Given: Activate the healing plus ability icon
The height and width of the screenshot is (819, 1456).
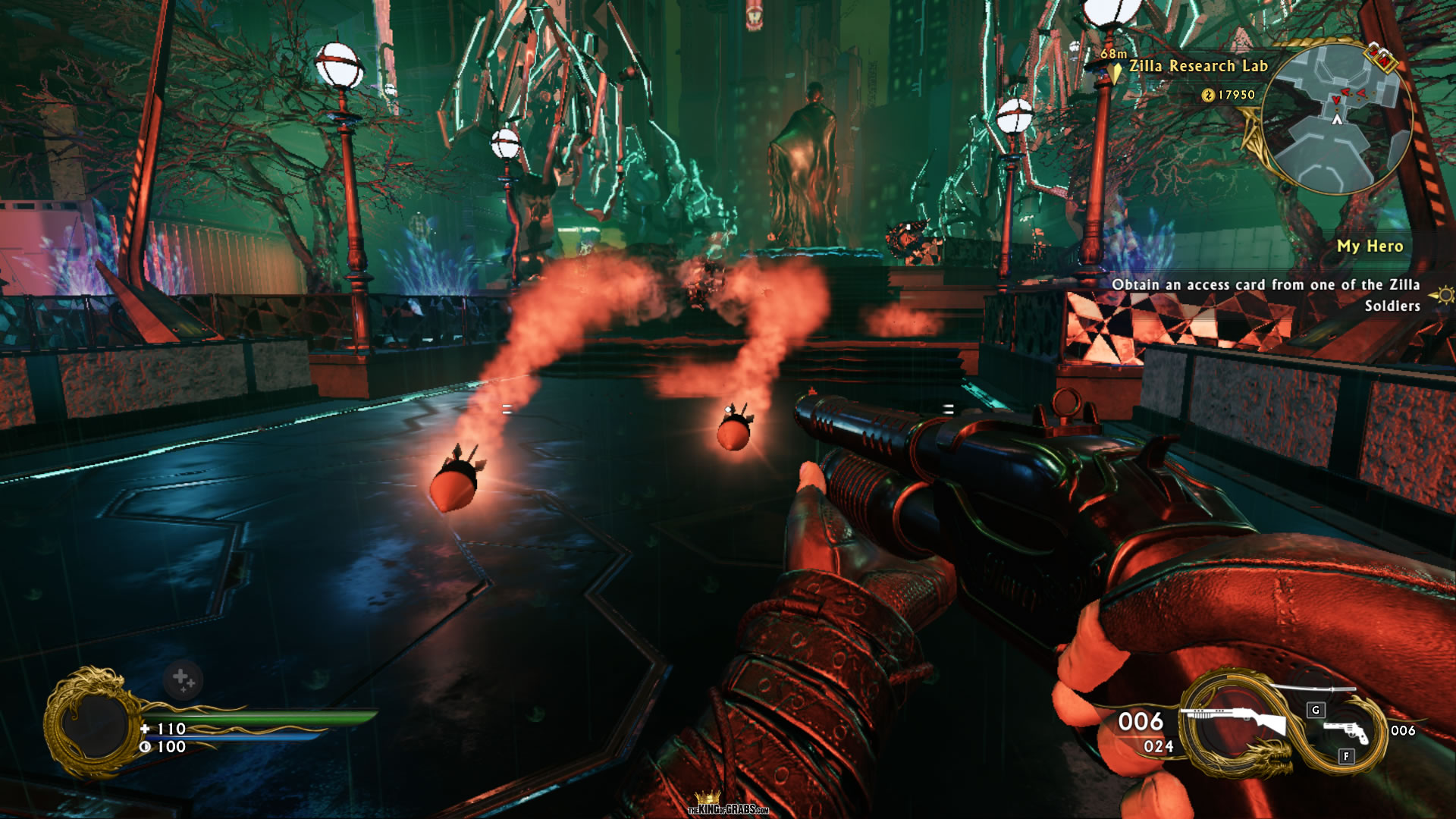Looking at the screenshot, I should 183,679.
